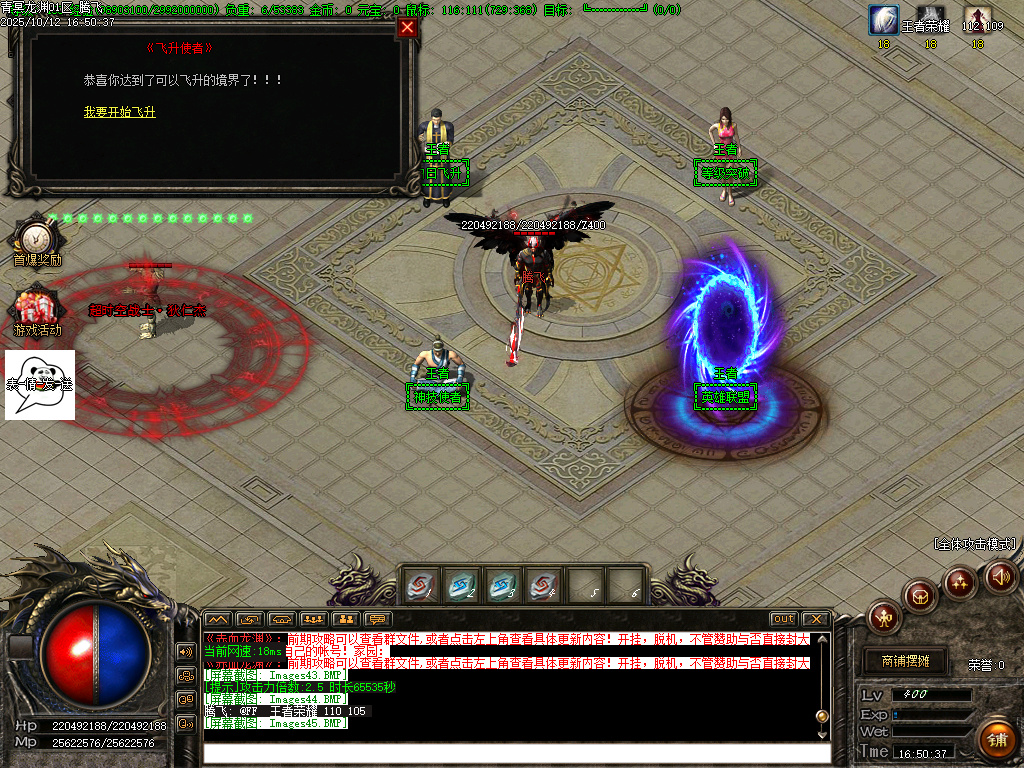Open the 首爆奖励 reward icon
Screen dimensions: 1024x768
point(37,240)
